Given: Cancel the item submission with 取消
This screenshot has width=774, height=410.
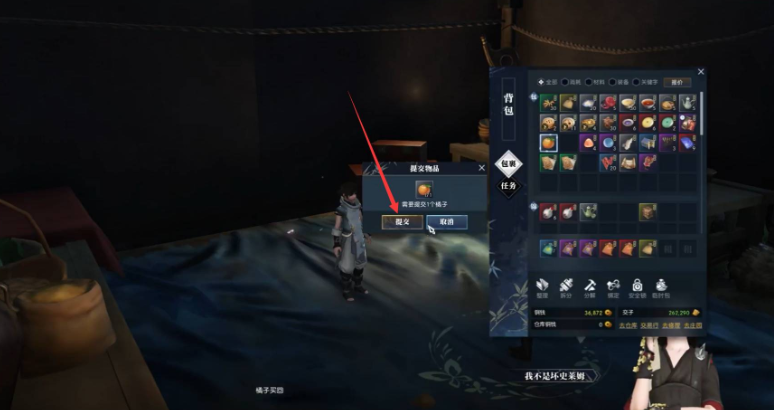Looking at the screenshot, I should coord(446,221).
